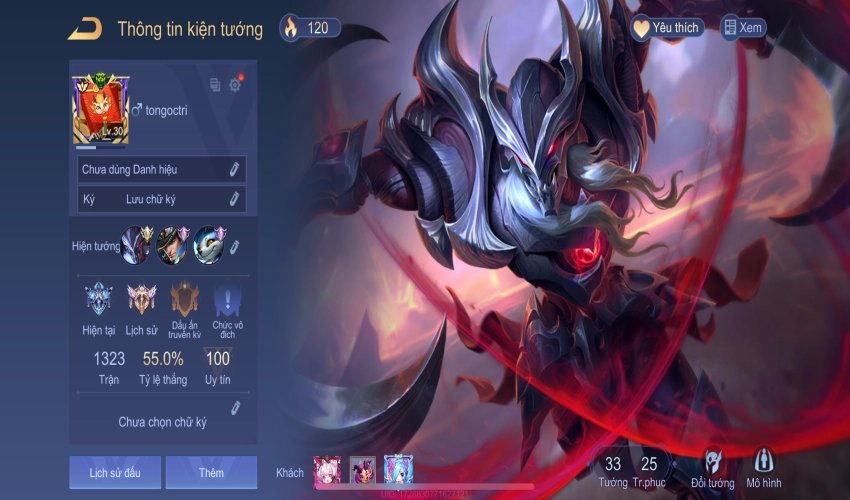Edit the displayed Hiện tướng heroes

[234, 246]
